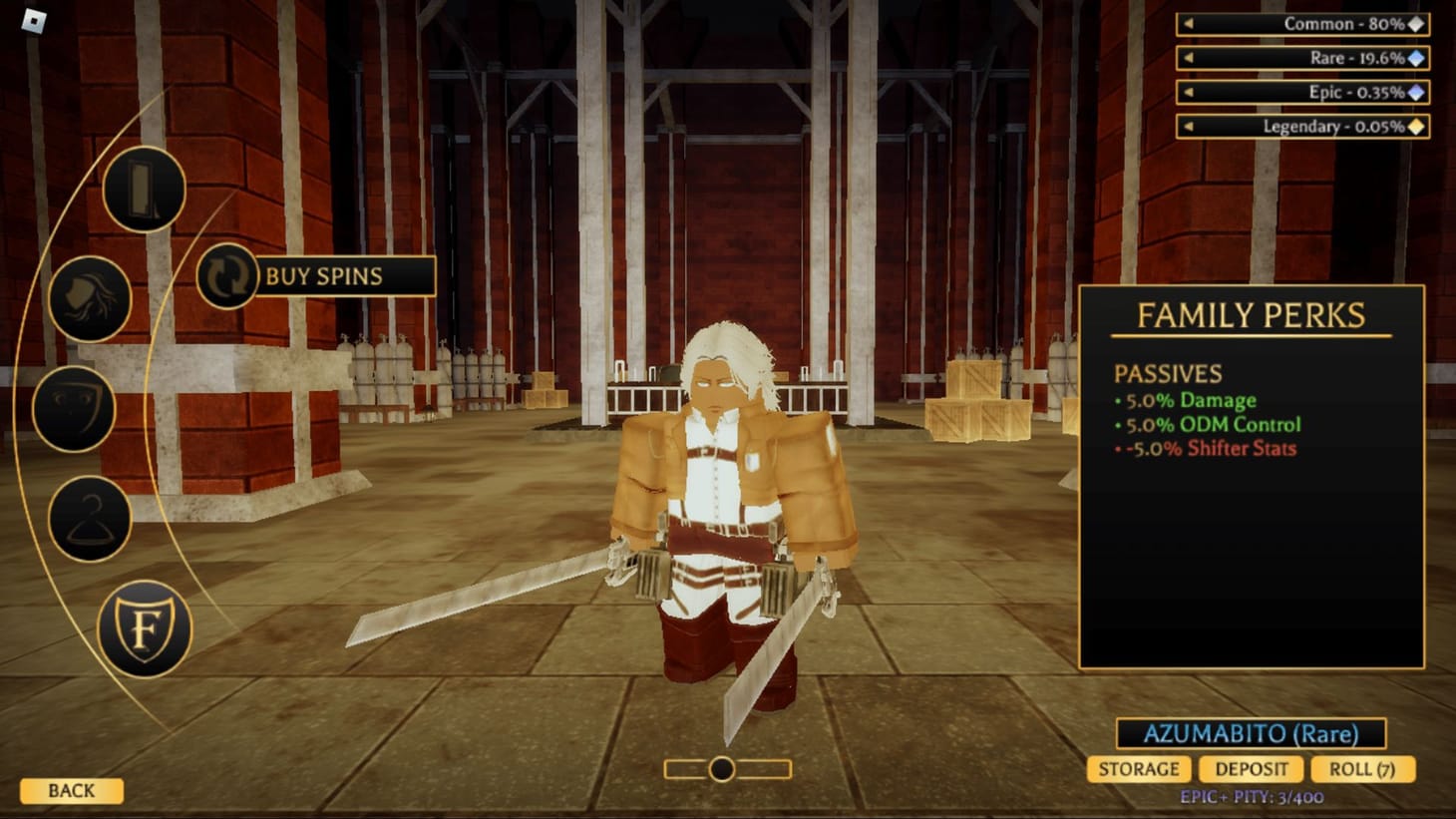The height and width of the screenshot is (819, 1456).
Task: Expand the Rare - 19.6% rarity arrow
Action: 1187,59
